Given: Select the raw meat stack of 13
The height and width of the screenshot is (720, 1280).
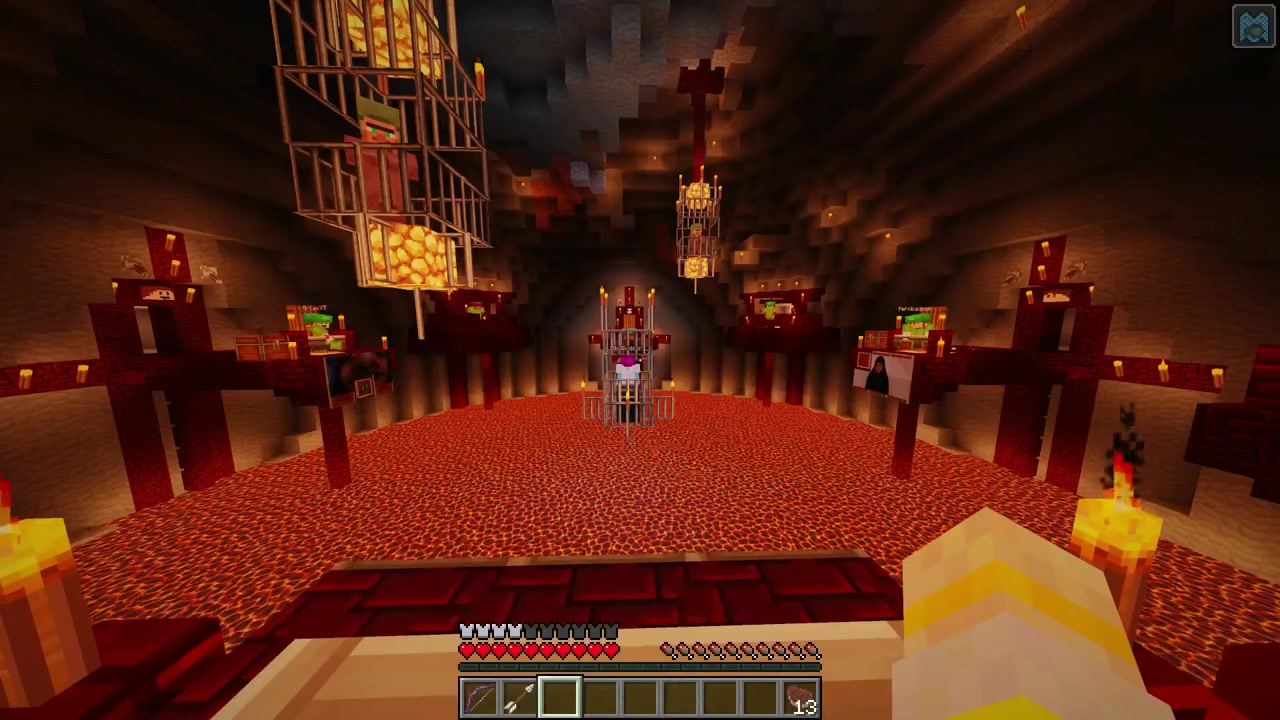Looking at the screenshot, I should coord(800,698).
